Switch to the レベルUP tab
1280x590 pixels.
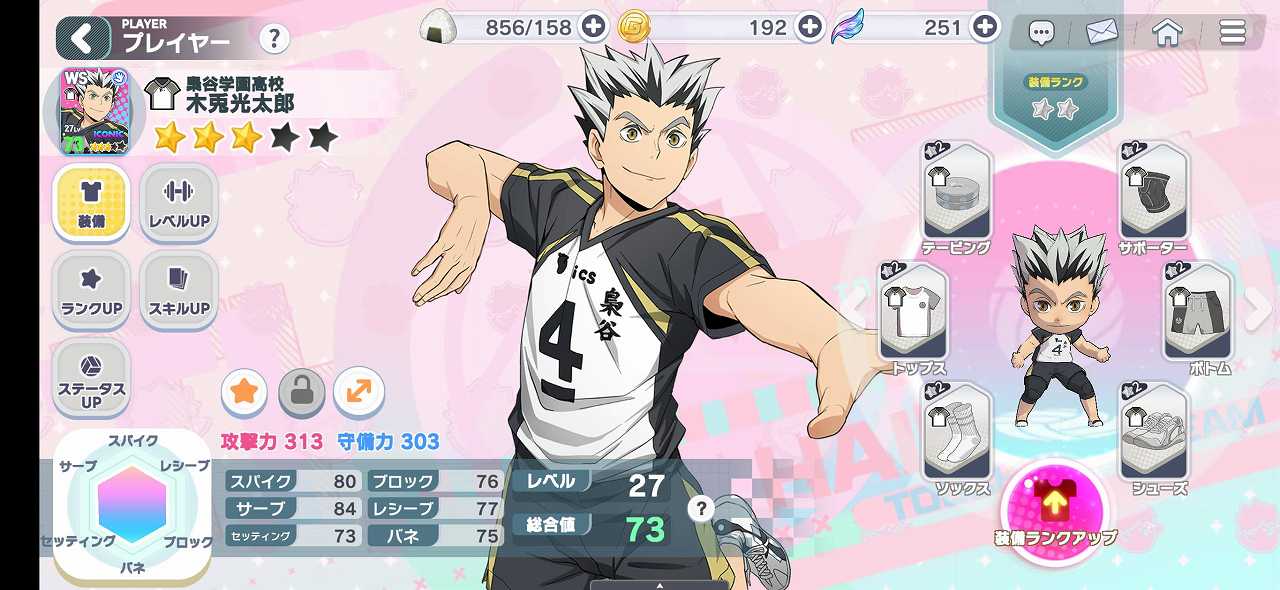point(178,203)
